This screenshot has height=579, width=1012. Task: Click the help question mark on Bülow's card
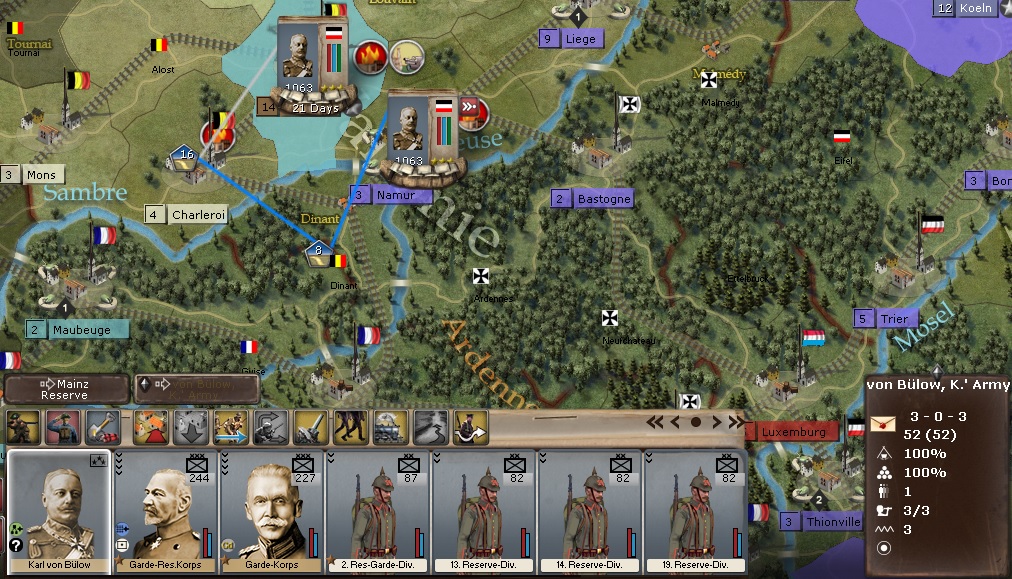tap(16, 545)
